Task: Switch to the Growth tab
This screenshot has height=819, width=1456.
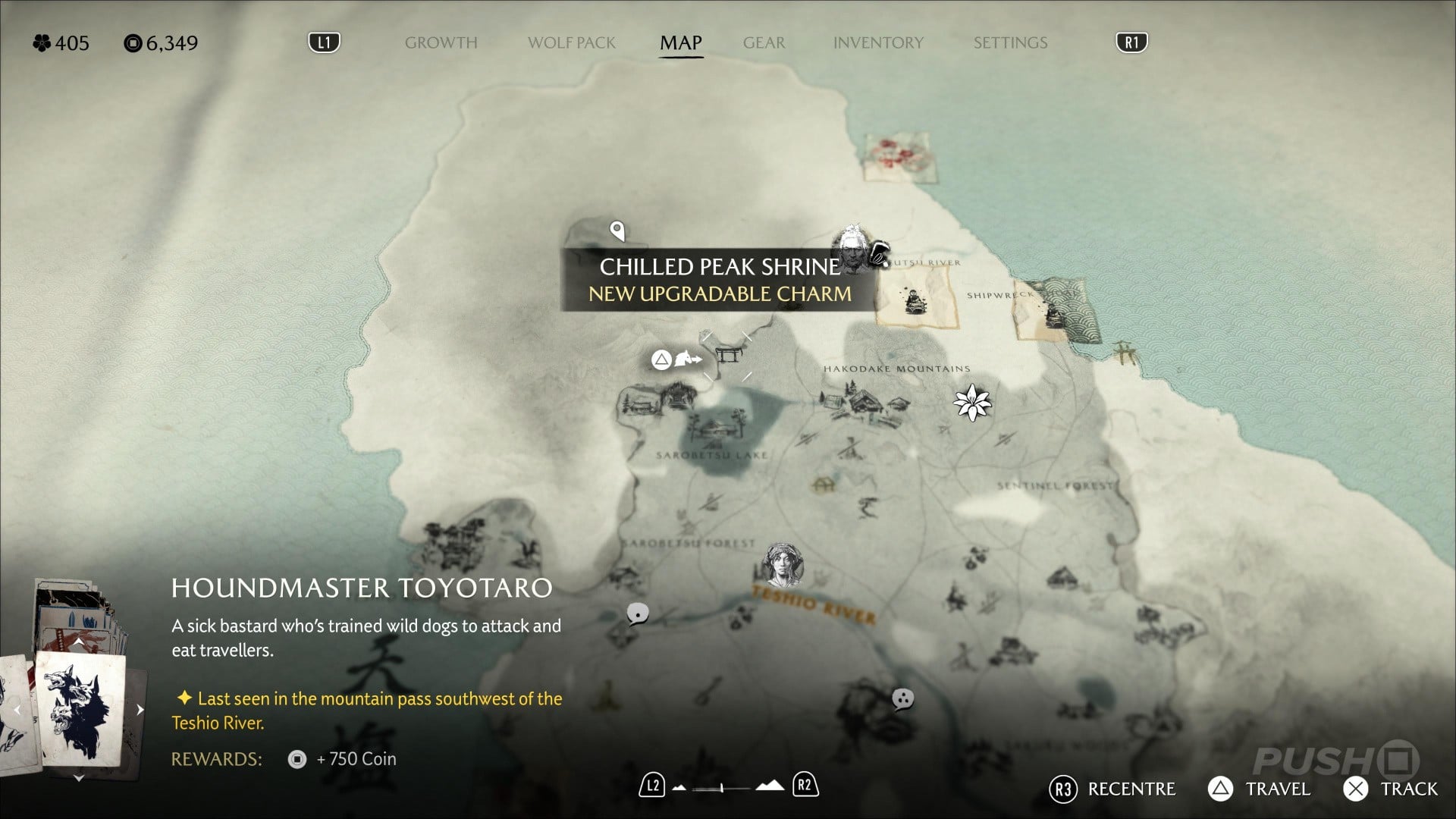Action: (441, 42)
